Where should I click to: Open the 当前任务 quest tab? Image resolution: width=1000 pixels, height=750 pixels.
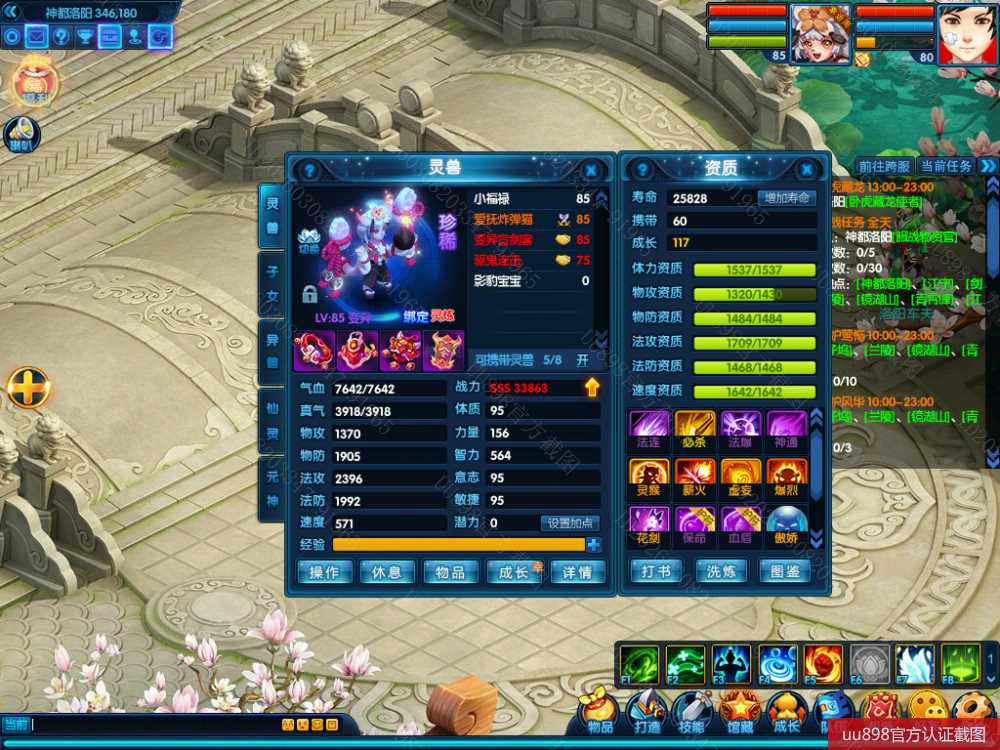[946, 166]
